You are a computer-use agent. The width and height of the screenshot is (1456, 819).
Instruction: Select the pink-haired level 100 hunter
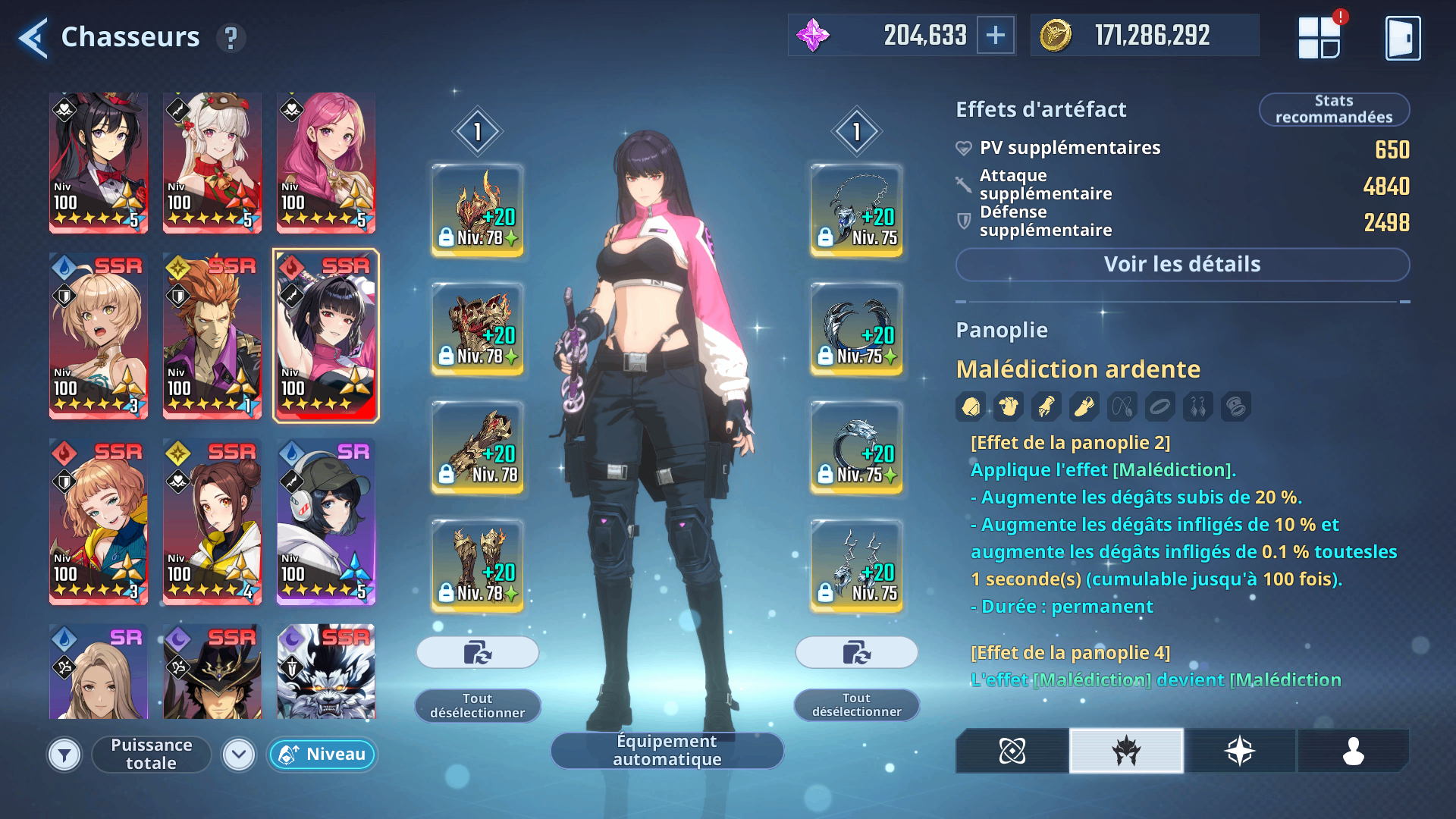[x=326, y=162]
